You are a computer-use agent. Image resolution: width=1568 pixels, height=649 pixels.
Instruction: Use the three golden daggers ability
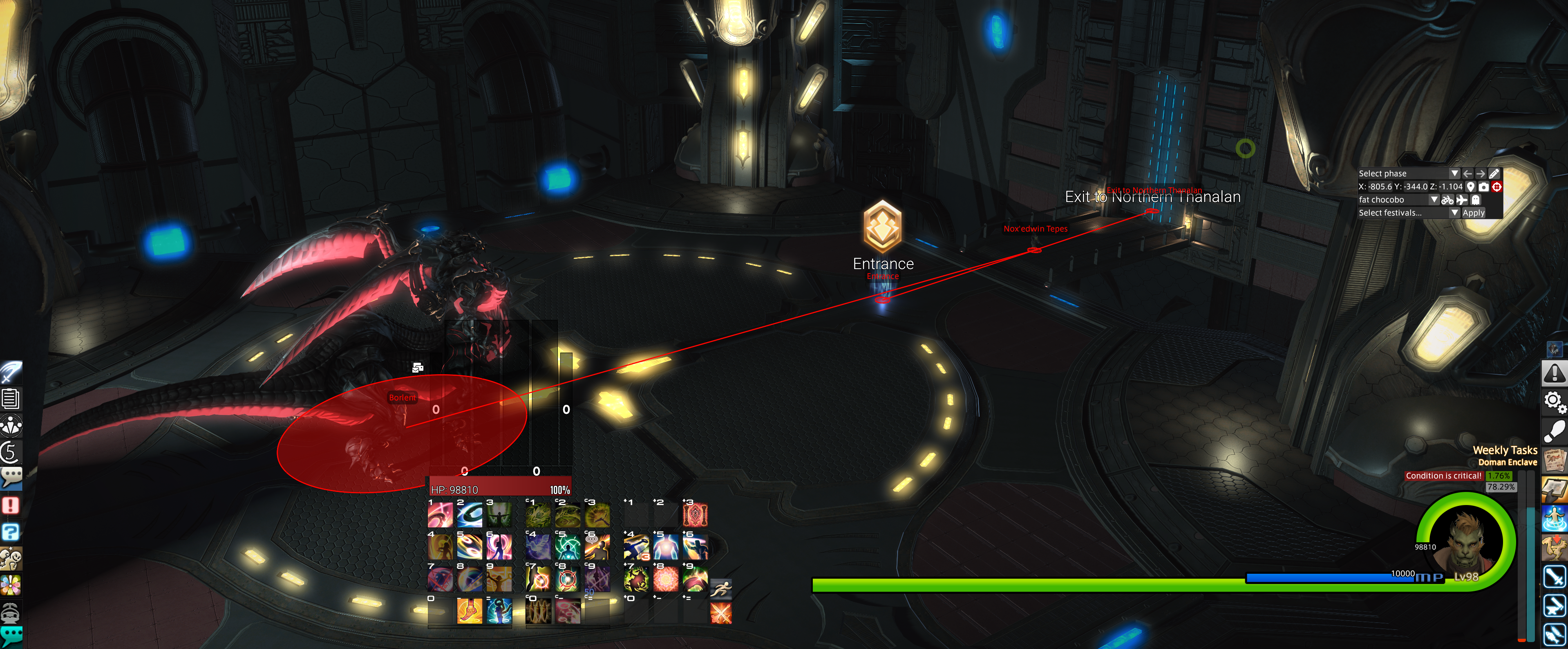[537, 611]
